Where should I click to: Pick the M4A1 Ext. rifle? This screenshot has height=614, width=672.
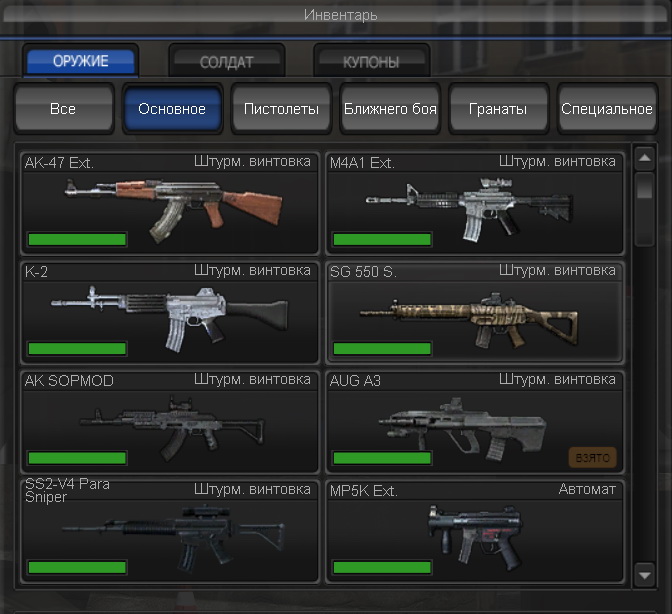[x=474, y=203]
